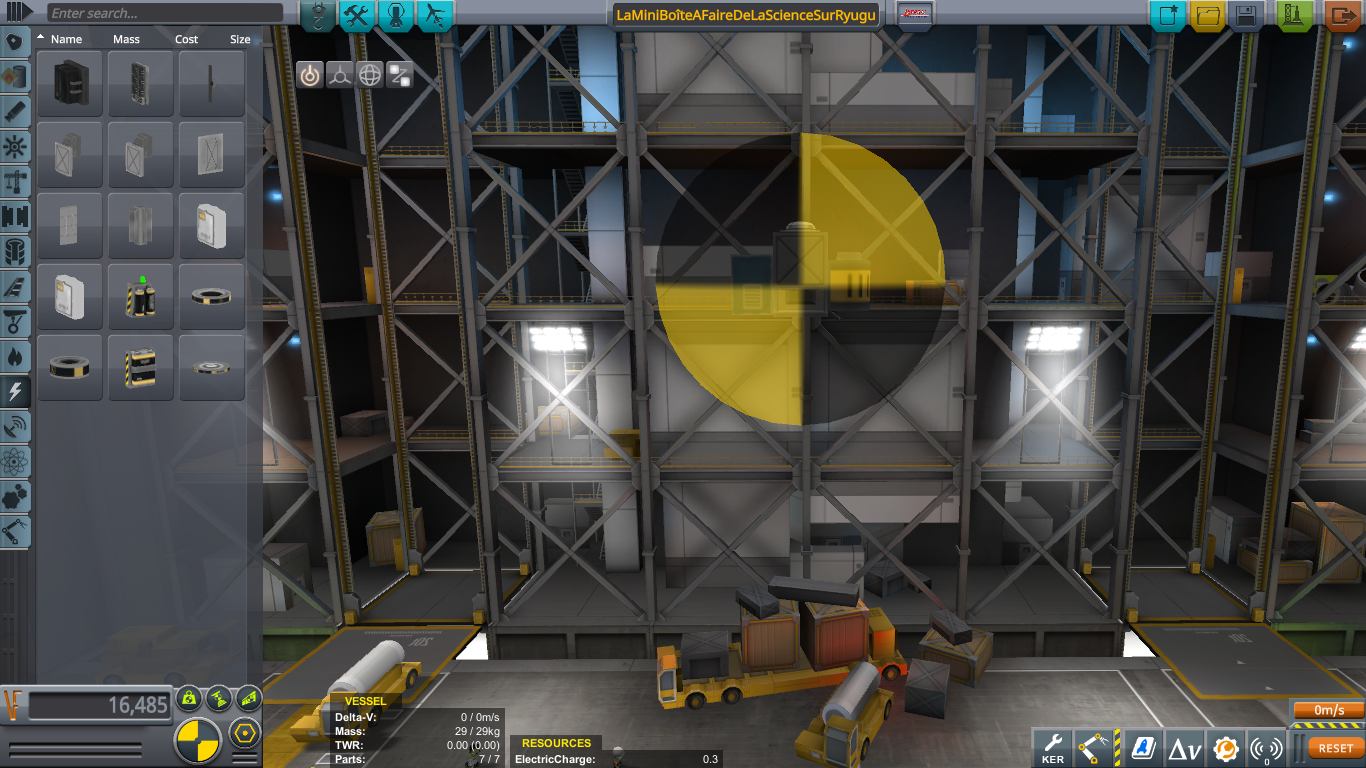Save the current craft
Screen dimensions: 1366x768
pos(1245,16)
